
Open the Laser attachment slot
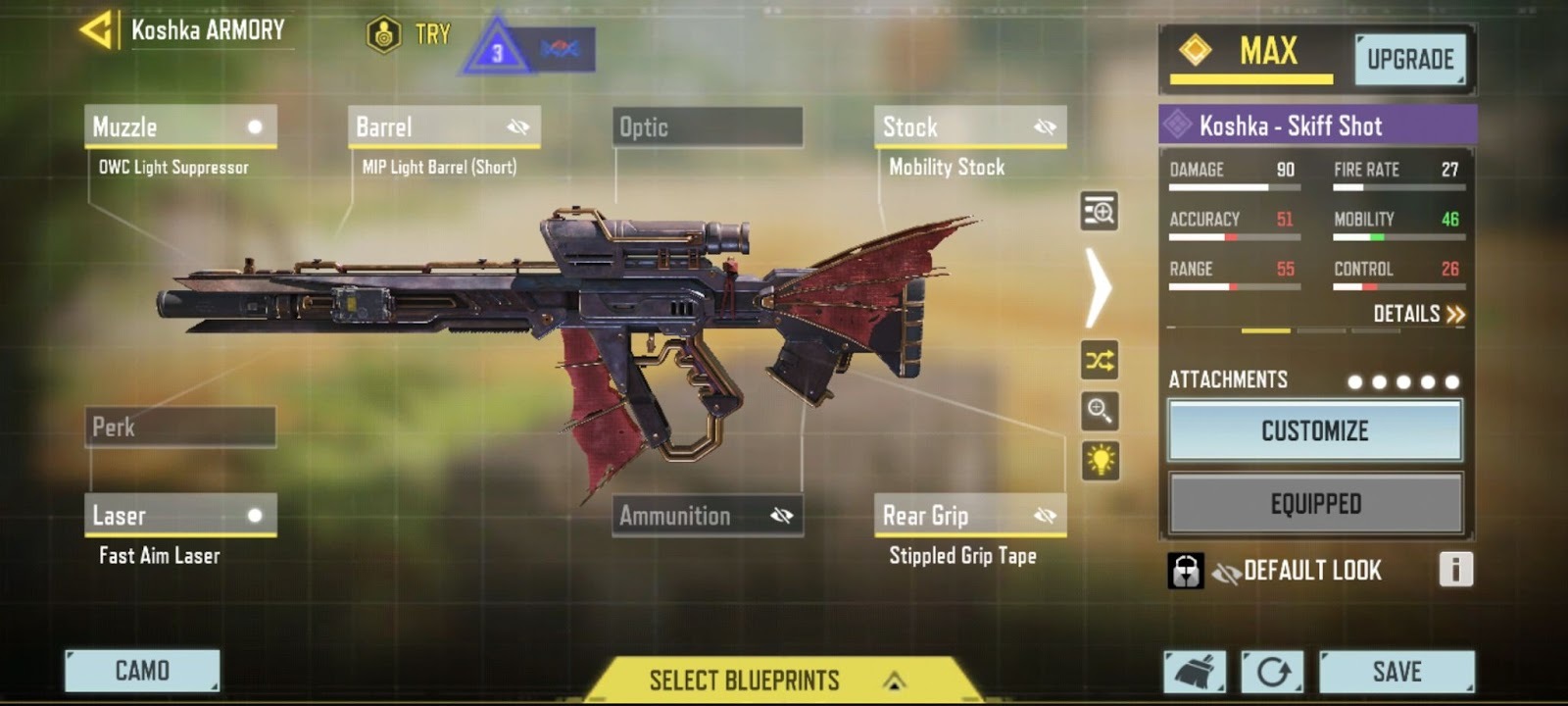pos(180,516)
